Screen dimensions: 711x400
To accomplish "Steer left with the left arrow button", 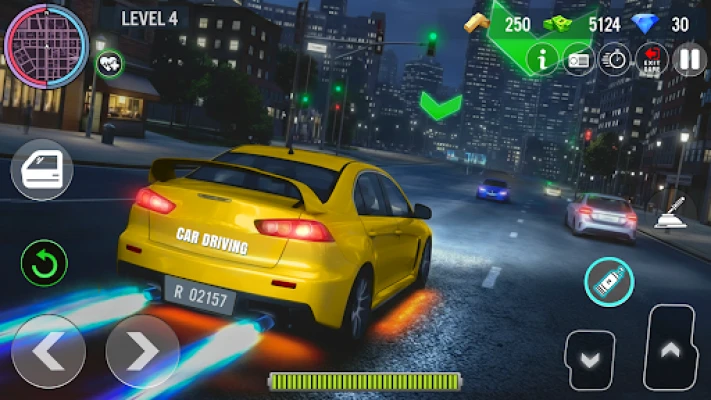I will click(48, 351).
